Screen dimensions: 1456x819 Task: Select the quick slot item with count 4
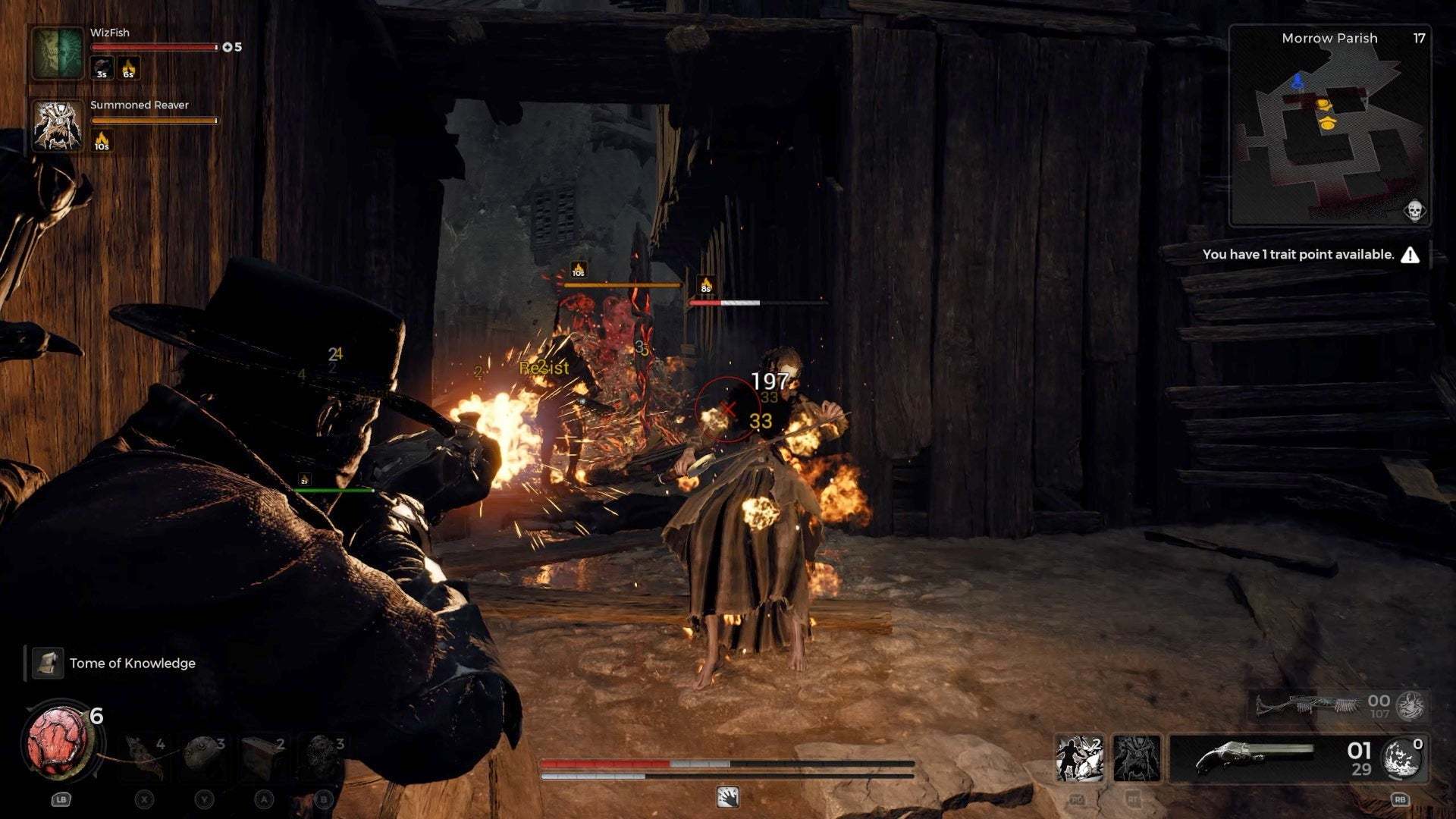tap(144, 755)
